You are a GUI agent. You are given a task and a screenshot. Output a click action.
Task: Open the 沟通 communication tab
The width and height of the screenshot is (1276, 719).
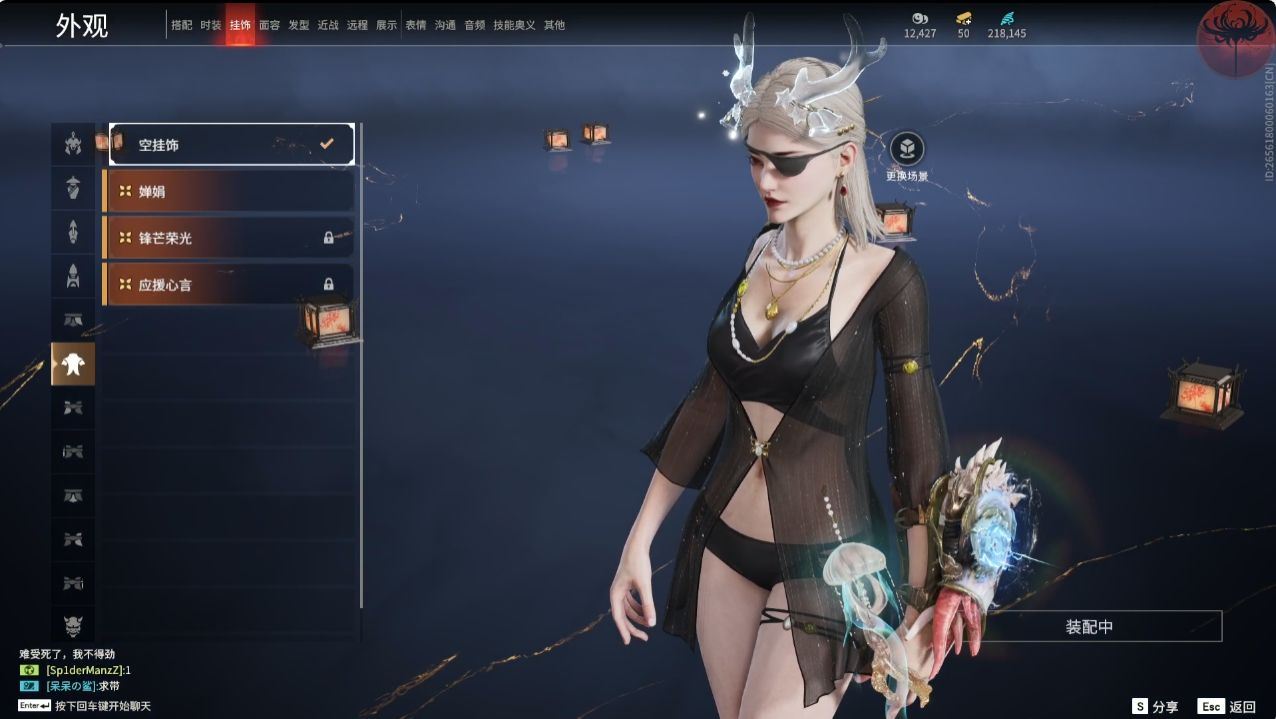point(445,25)
